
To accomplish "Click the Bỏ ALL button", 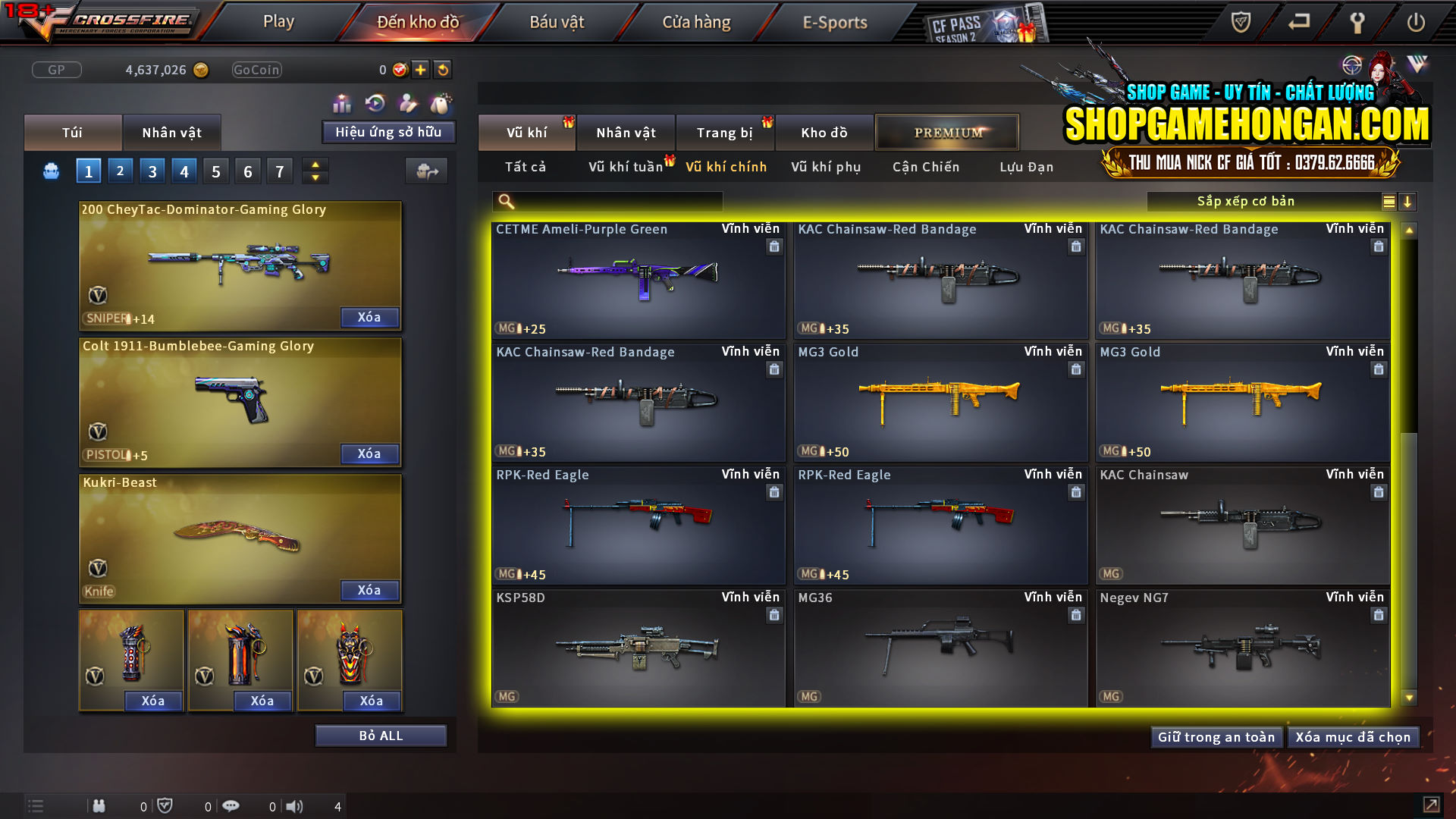I will [x=381, y=735].
